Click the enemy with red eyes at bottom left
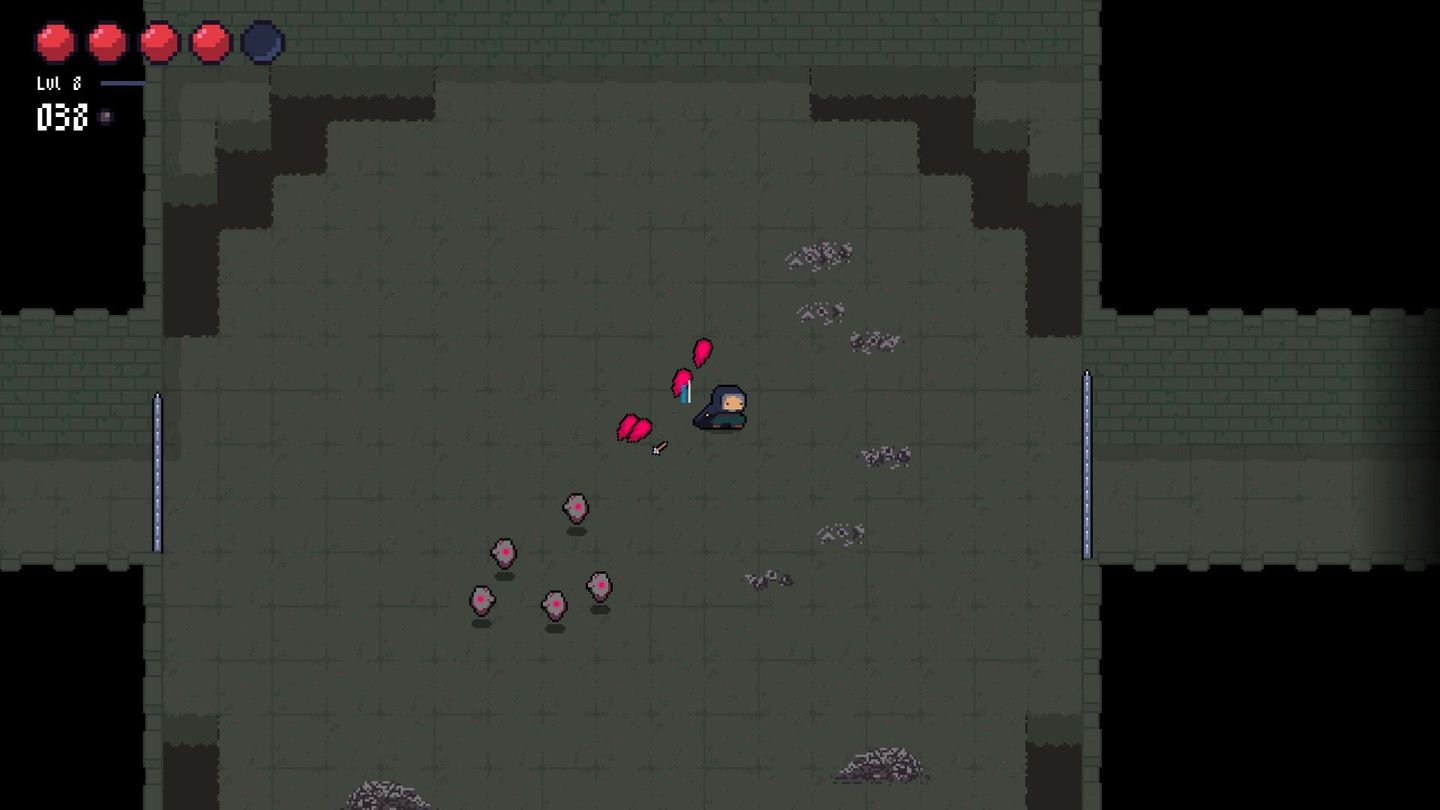The width and height of the screenshot is (1440, 810). [x=480, y=602]
